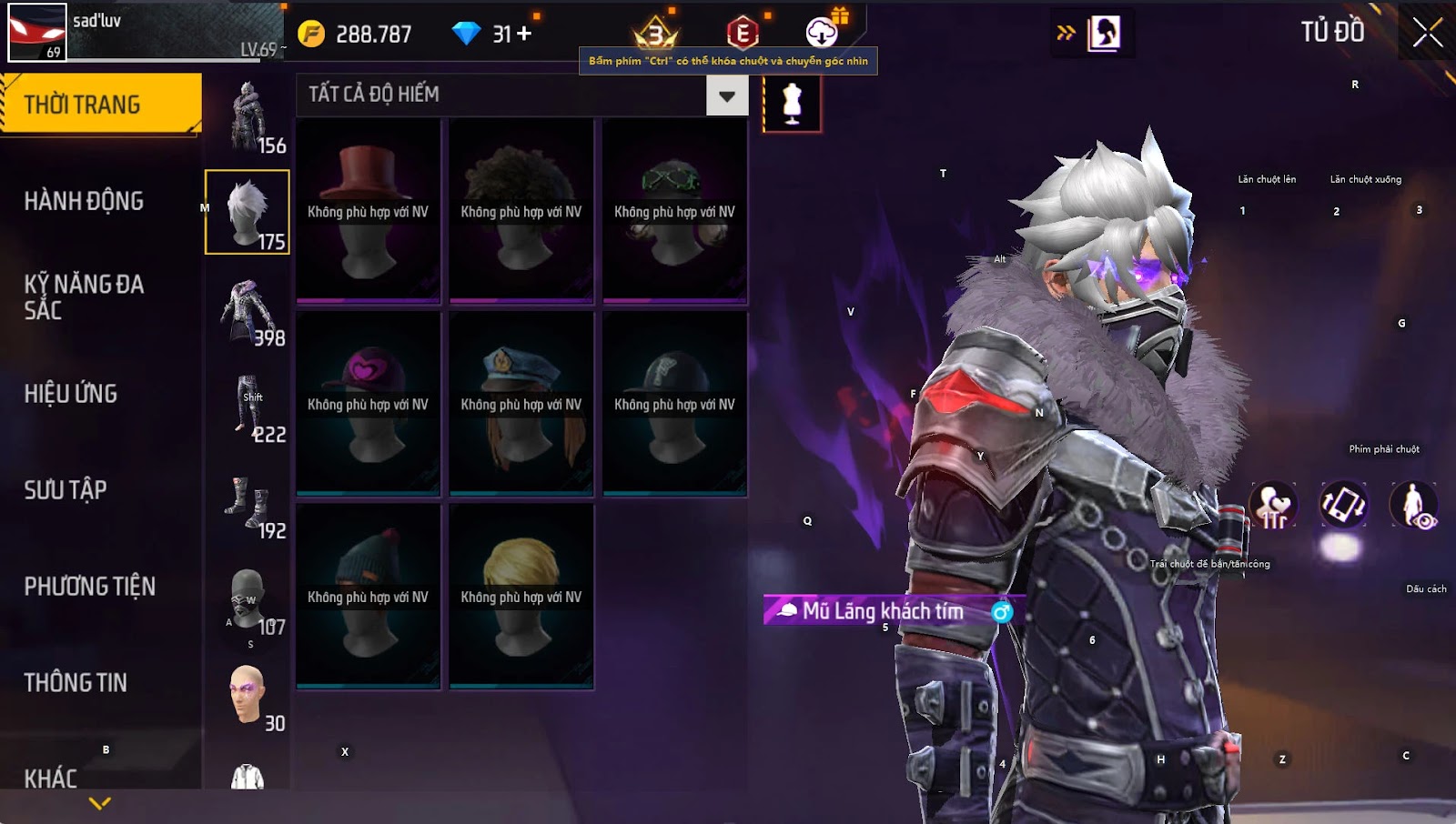Open the Thông Tin info section
Viewport: 1456px width, 824px height.
pos(76,683)
